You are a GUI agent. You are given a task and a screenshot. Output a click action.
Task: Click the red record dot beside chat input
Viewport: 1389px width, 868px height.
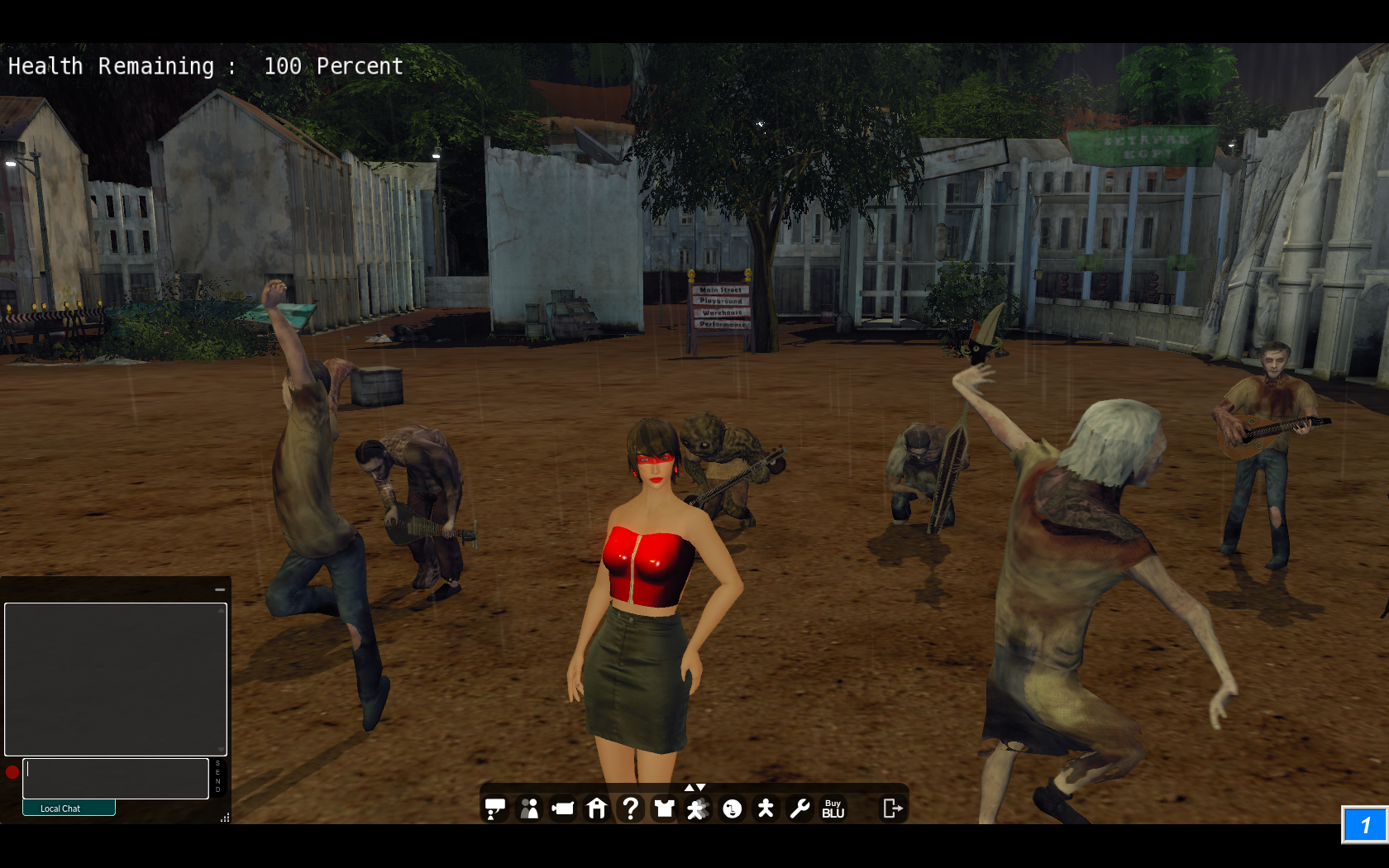click(x=12, y=772)
